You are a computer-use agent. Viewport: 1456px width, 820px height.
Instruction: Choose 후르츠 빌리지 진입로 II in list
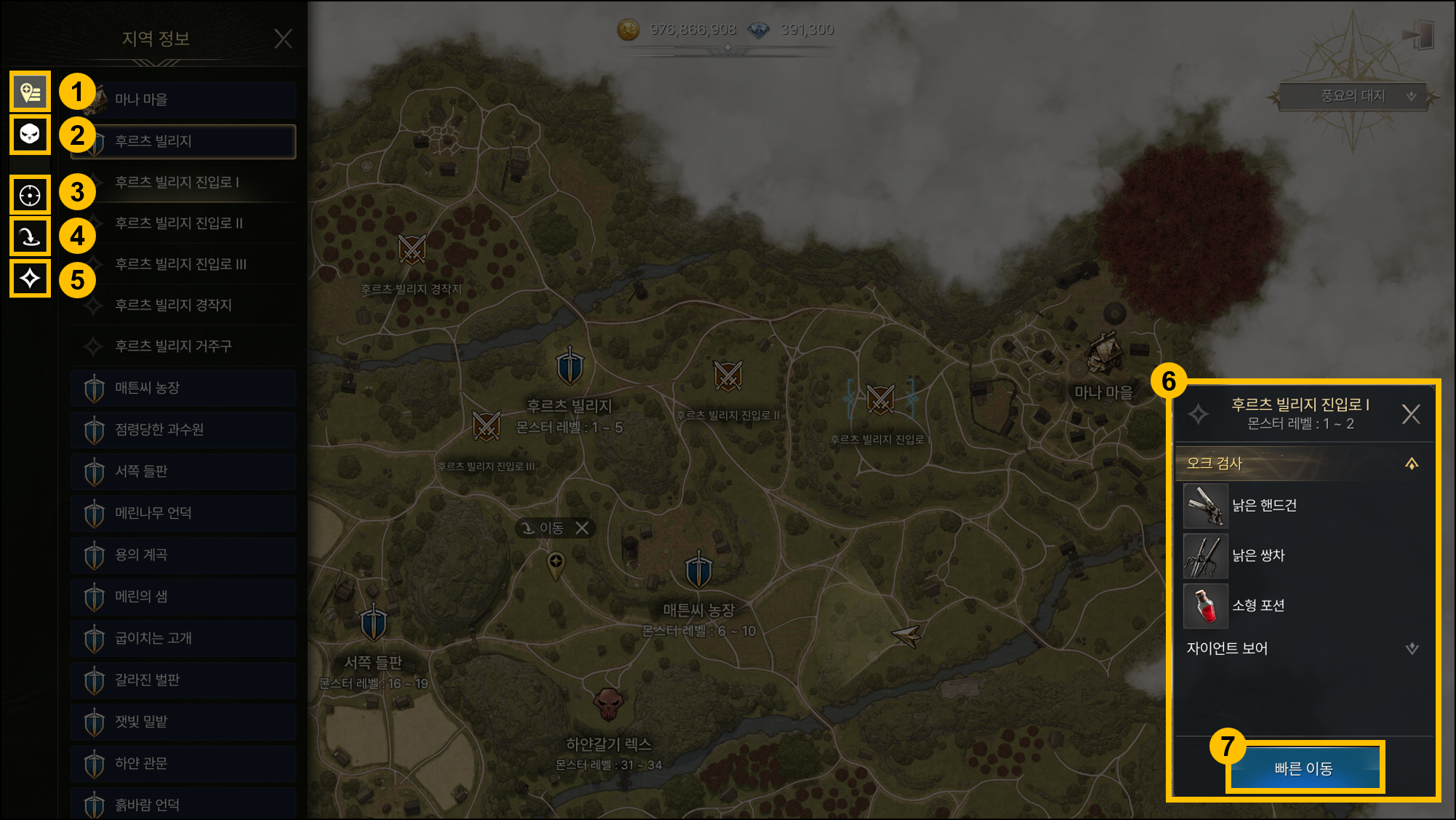pos(183,223)
